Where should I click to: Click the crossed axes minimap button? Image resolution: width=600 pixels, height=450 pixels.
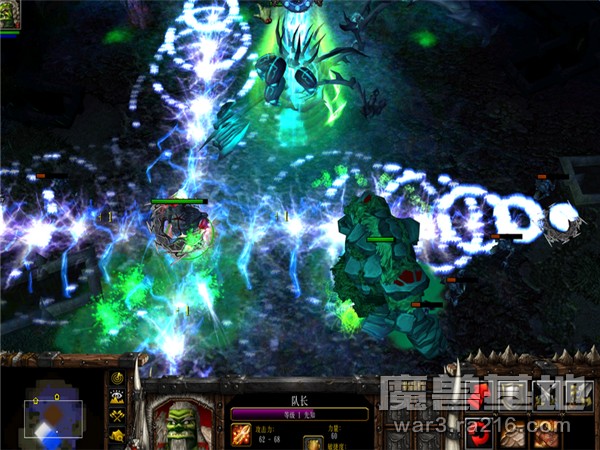tap(117, 415)
